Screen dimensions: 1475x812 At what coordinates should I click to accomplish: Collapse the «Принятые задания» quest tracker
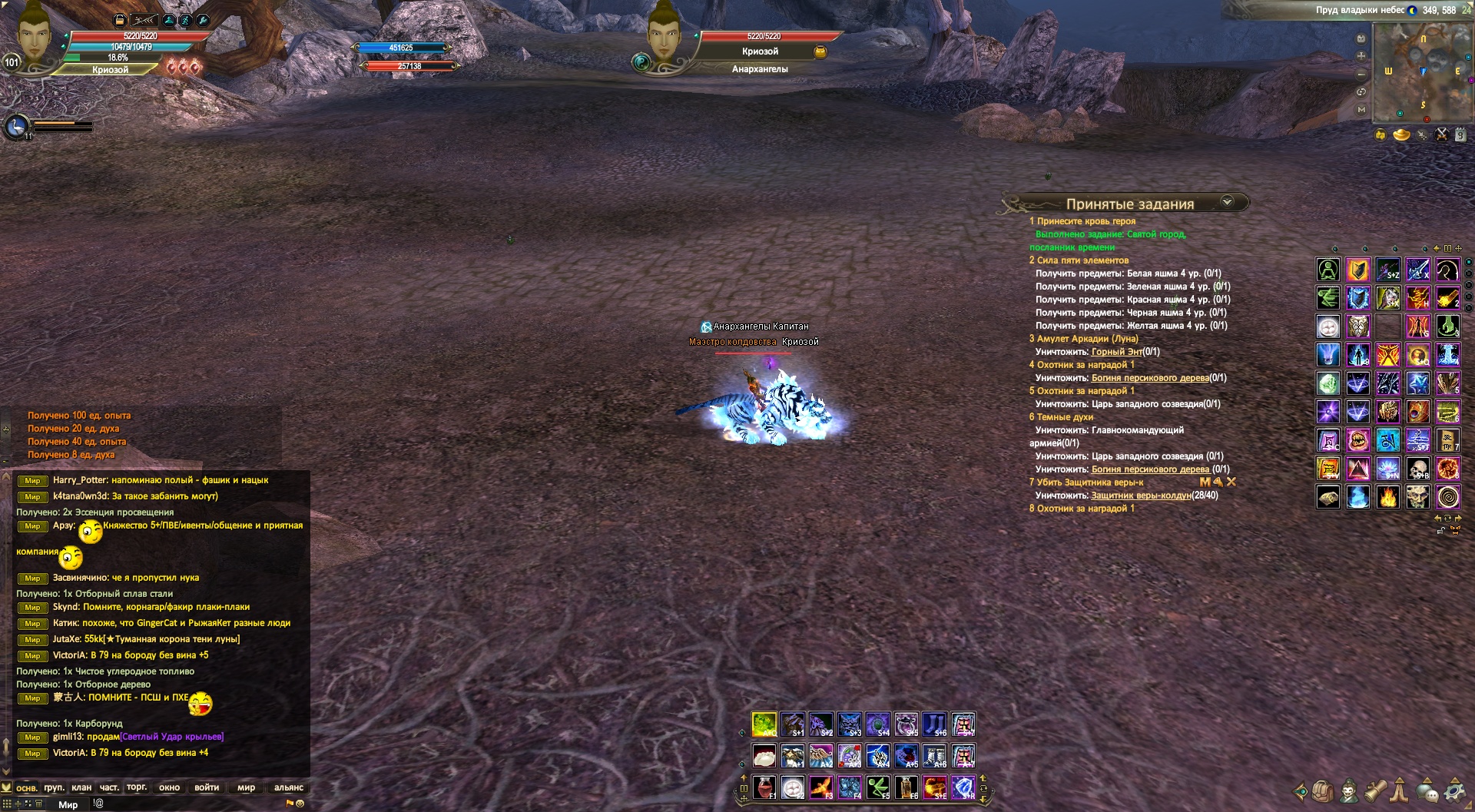pos(1227,201)
